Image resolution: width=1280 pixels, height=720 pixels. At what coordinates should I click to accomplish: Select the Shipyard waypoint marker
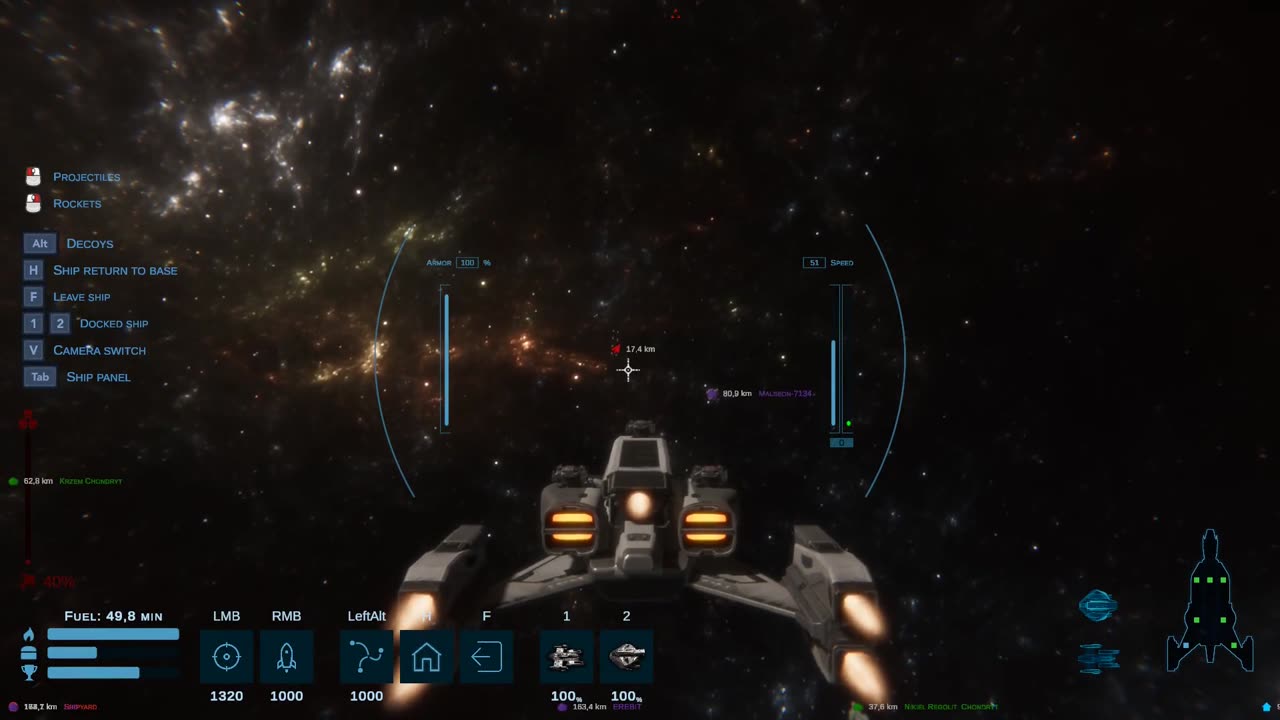click(14, 707)
